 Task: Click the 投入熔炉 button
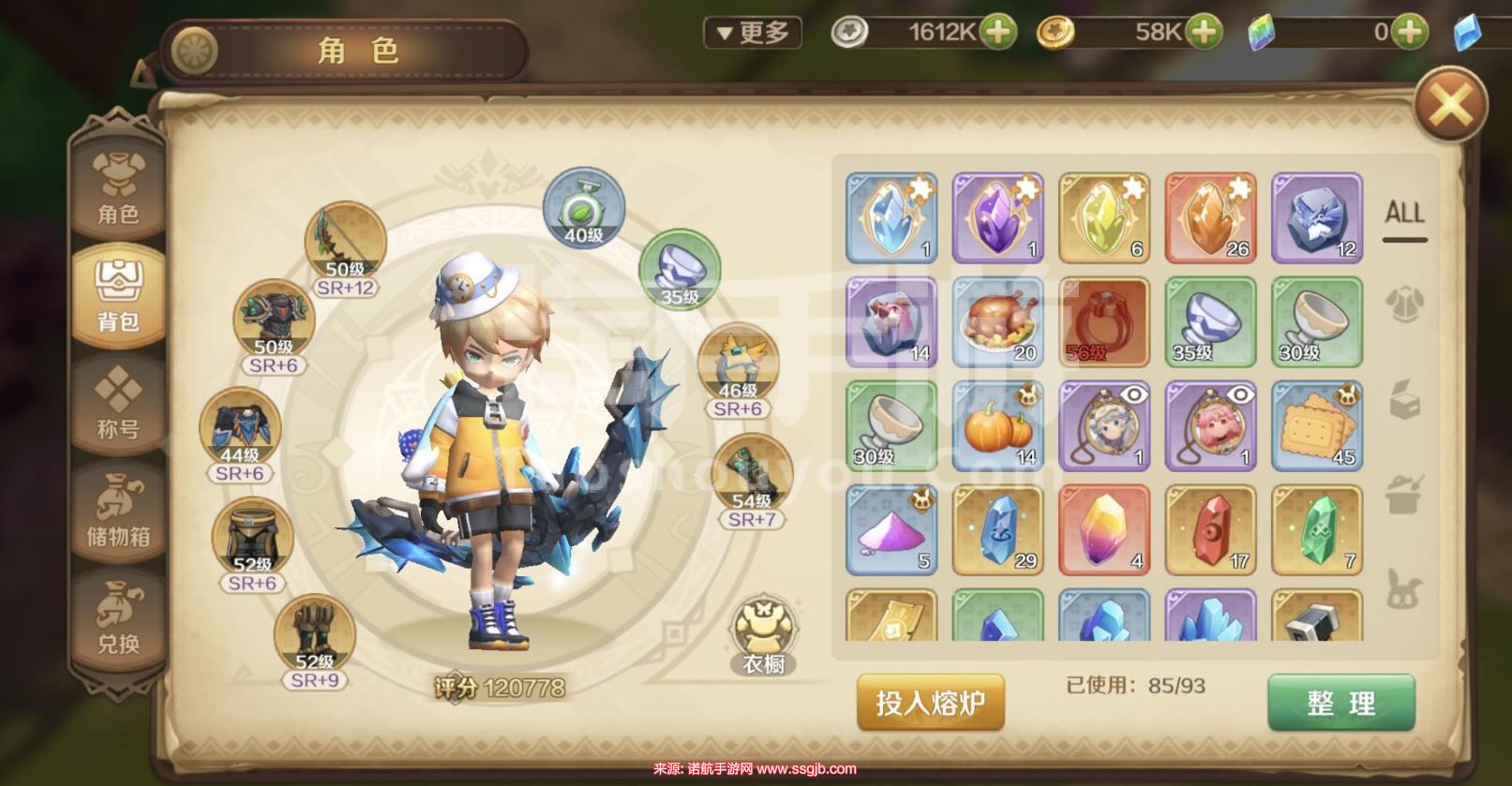coord(930,702)
